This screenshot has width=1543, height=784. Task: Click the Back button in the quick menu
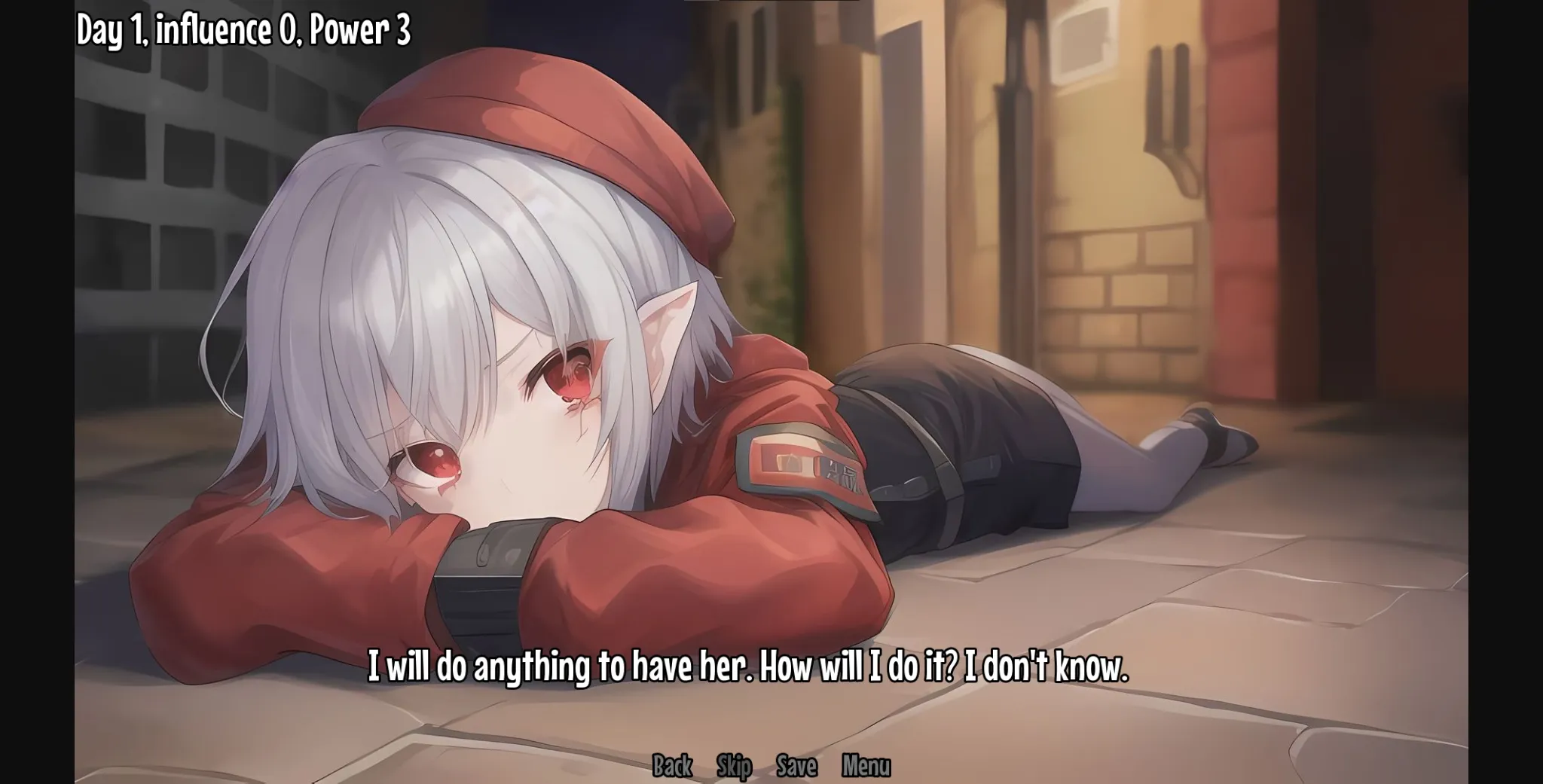673,764
